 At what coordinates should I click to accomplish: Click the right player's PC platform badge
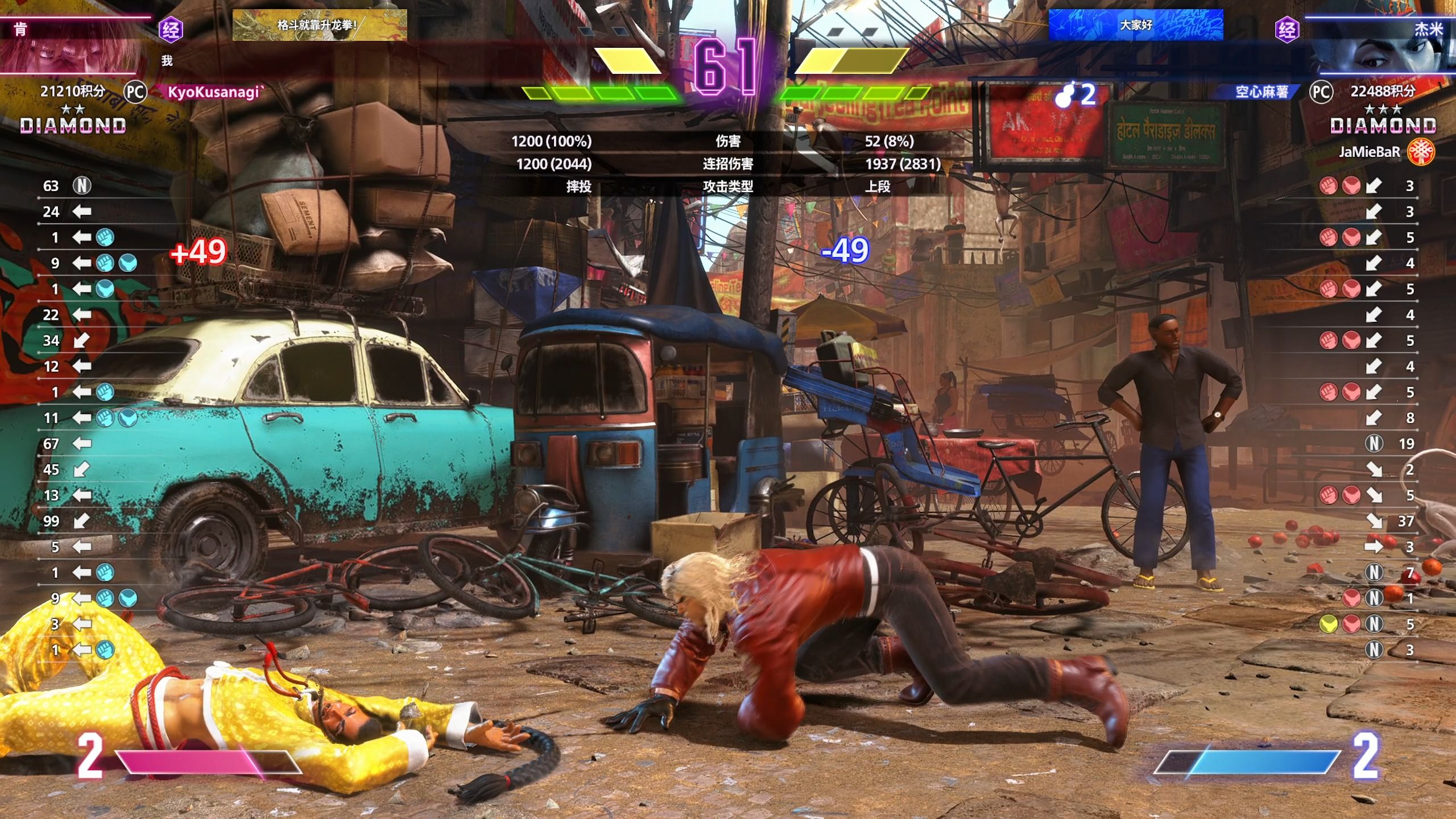(1321, 92)
